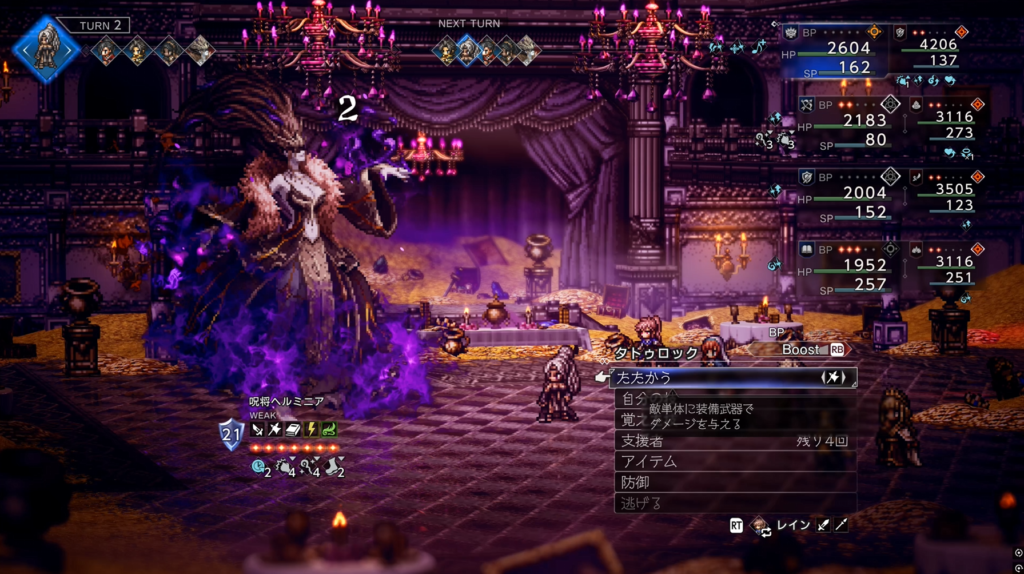This screenshot has width=1024, height=574.
Task: Click the large blue active-turn portrait diamond
Action: pyautogui.click(x=45, y=49)
